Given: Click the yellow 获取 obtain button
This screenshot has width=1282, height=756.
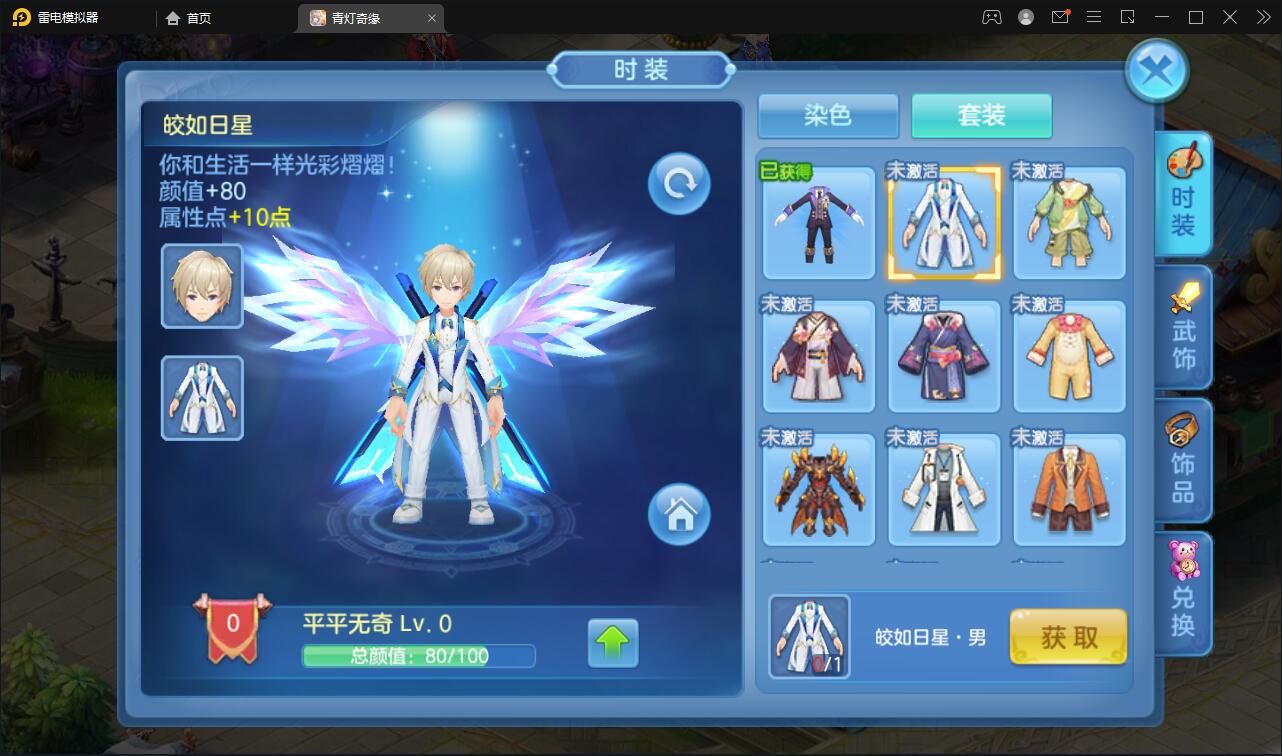Looking at the screenshot, I should tap(1068, 637).
